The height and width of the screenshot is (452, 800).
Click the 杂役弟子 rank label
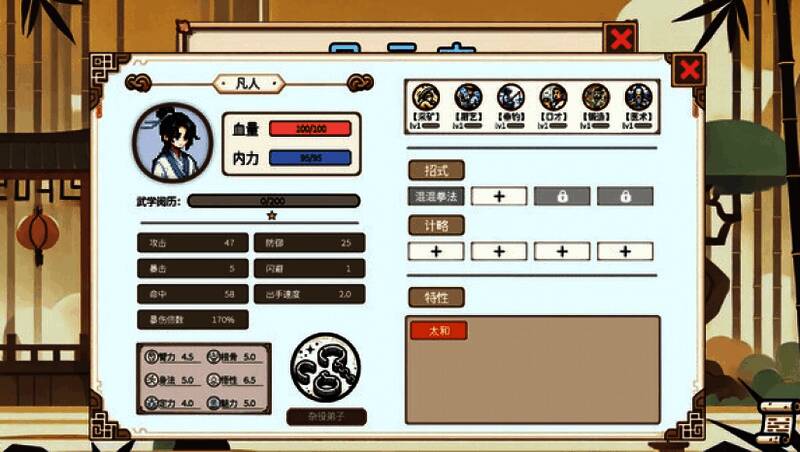326,416
